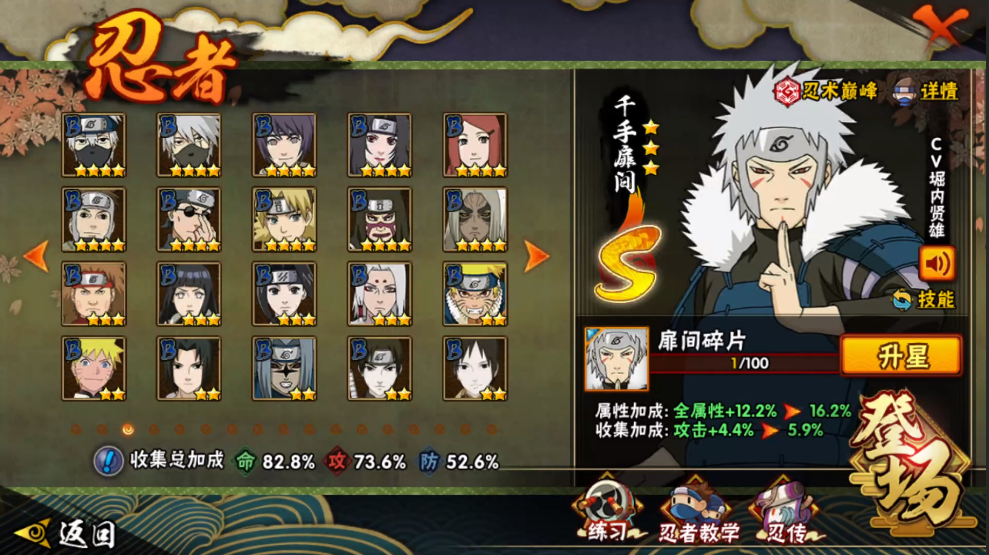Go to the previous ninja page arrow
This screenshot has width=989, height=555.
[x=36, y=256]
